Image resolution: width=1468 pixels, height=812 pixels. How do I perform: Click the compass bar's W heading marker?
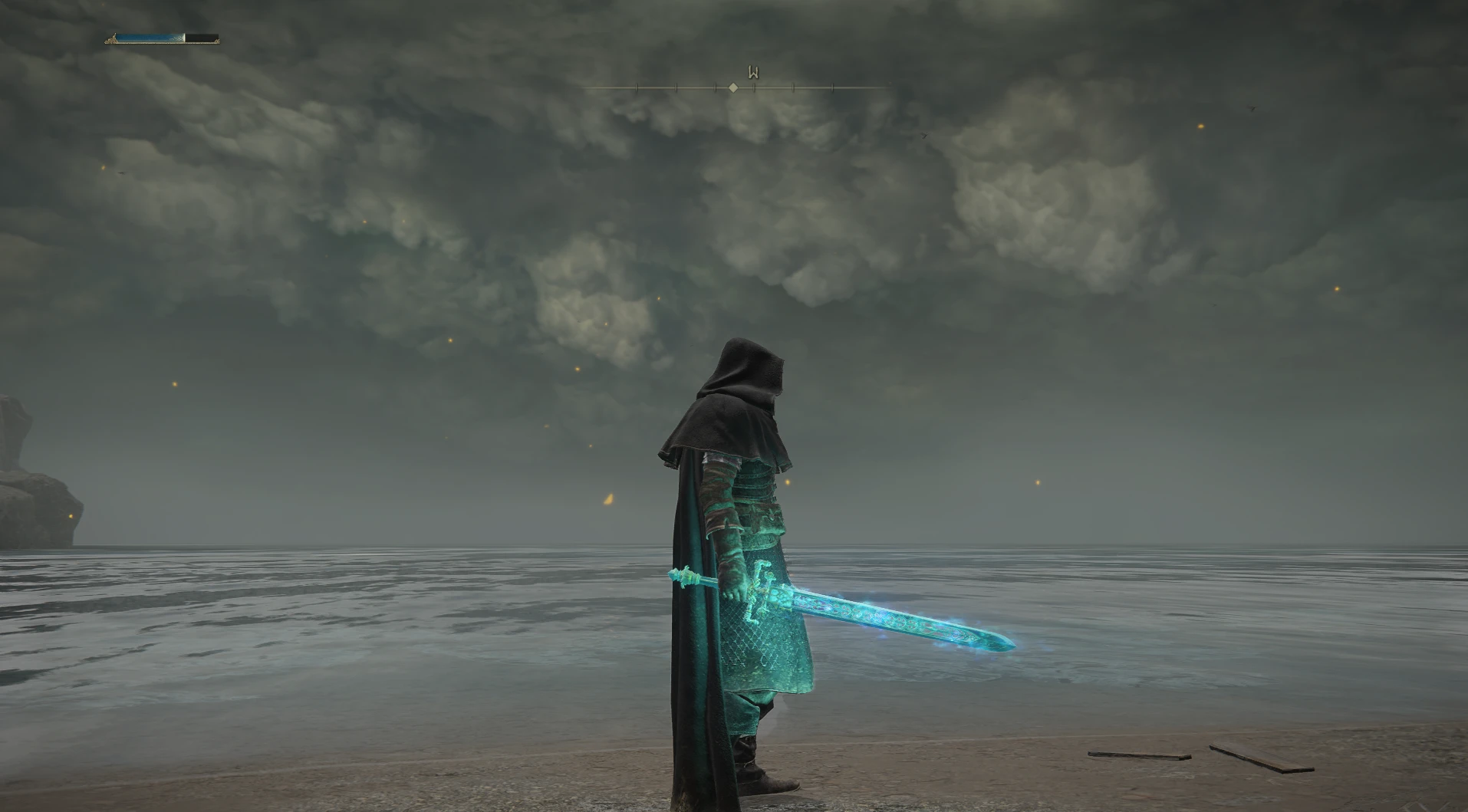coord(753,74)
